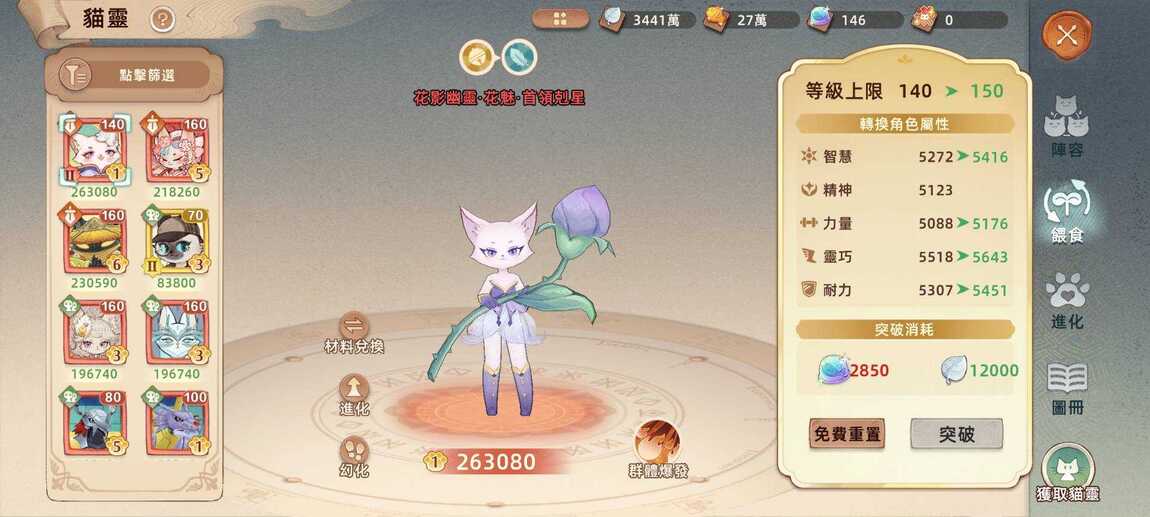View the 群體爆發 group burst skill
The height and width of the screenshot is (517, 1150).
[658, 446]
